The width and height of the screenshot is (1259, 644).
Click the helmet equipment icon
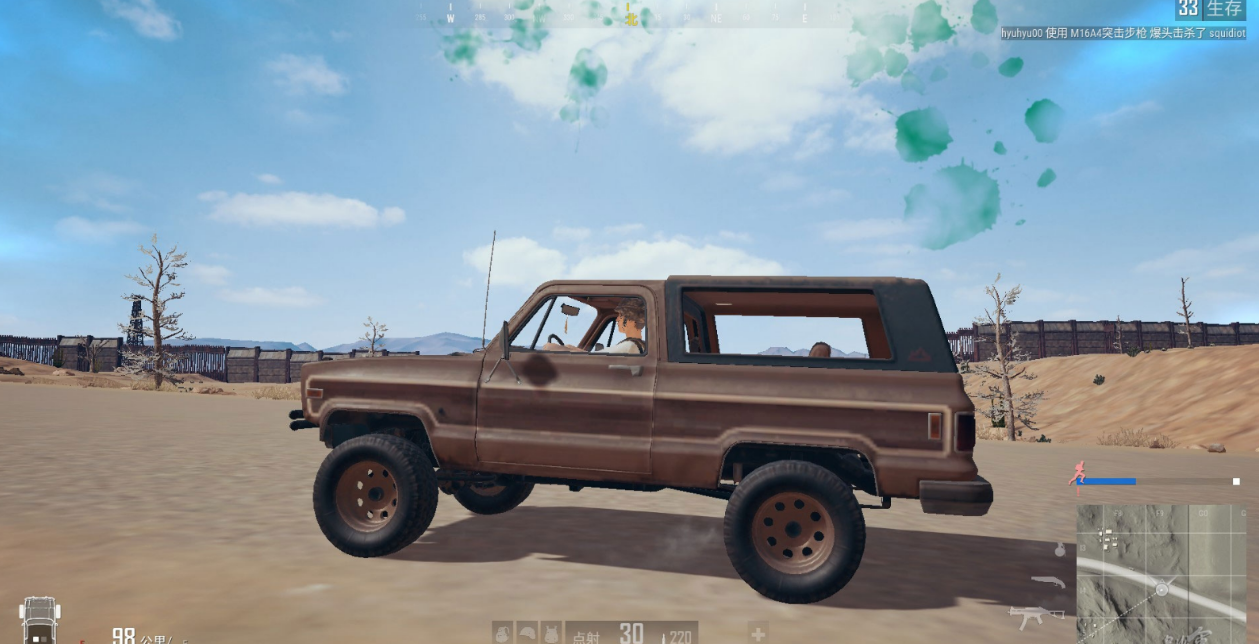(x=527, y=633)
